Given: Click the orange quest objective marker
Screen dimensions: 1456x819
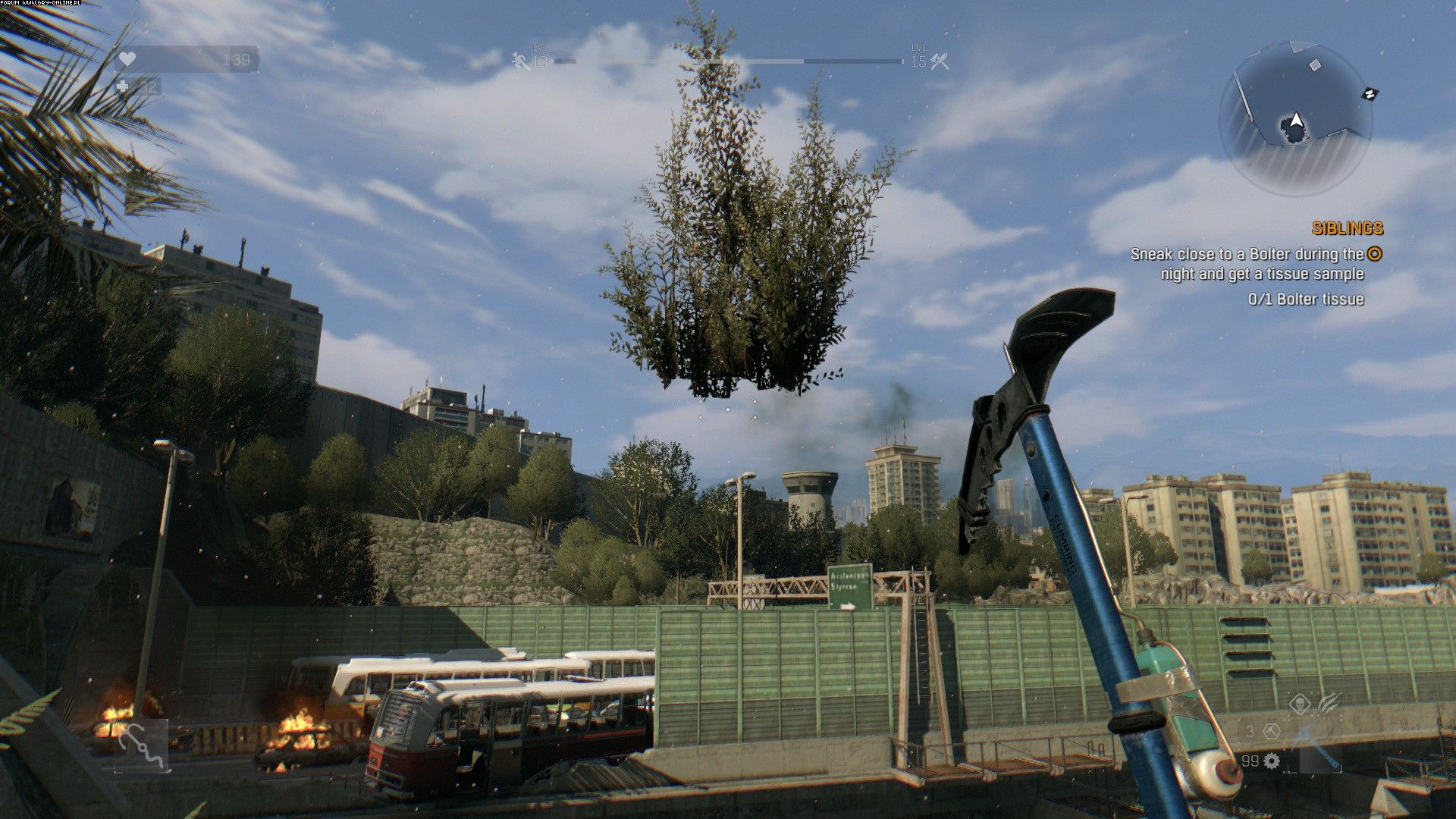Looking at the screenshot, I should pos(1375,254).
